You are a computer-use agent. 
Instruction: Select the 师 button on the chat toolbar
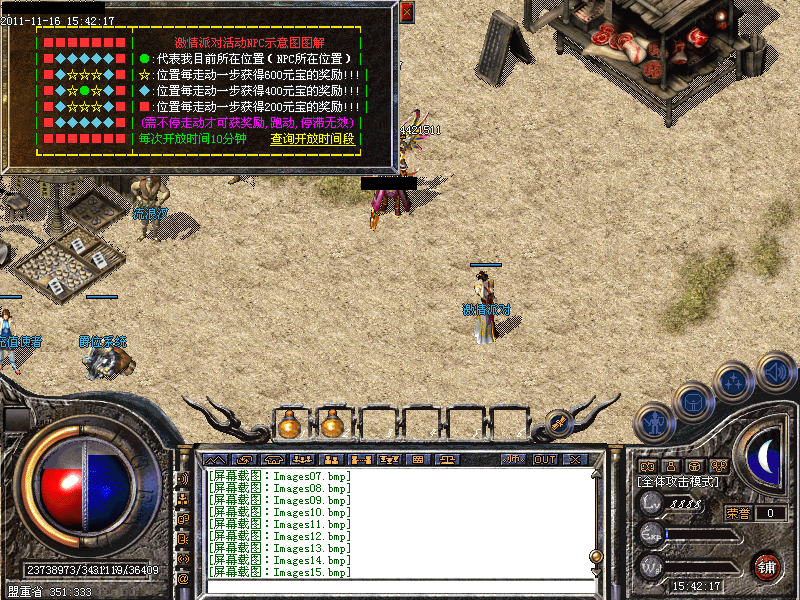coord(514,459)
